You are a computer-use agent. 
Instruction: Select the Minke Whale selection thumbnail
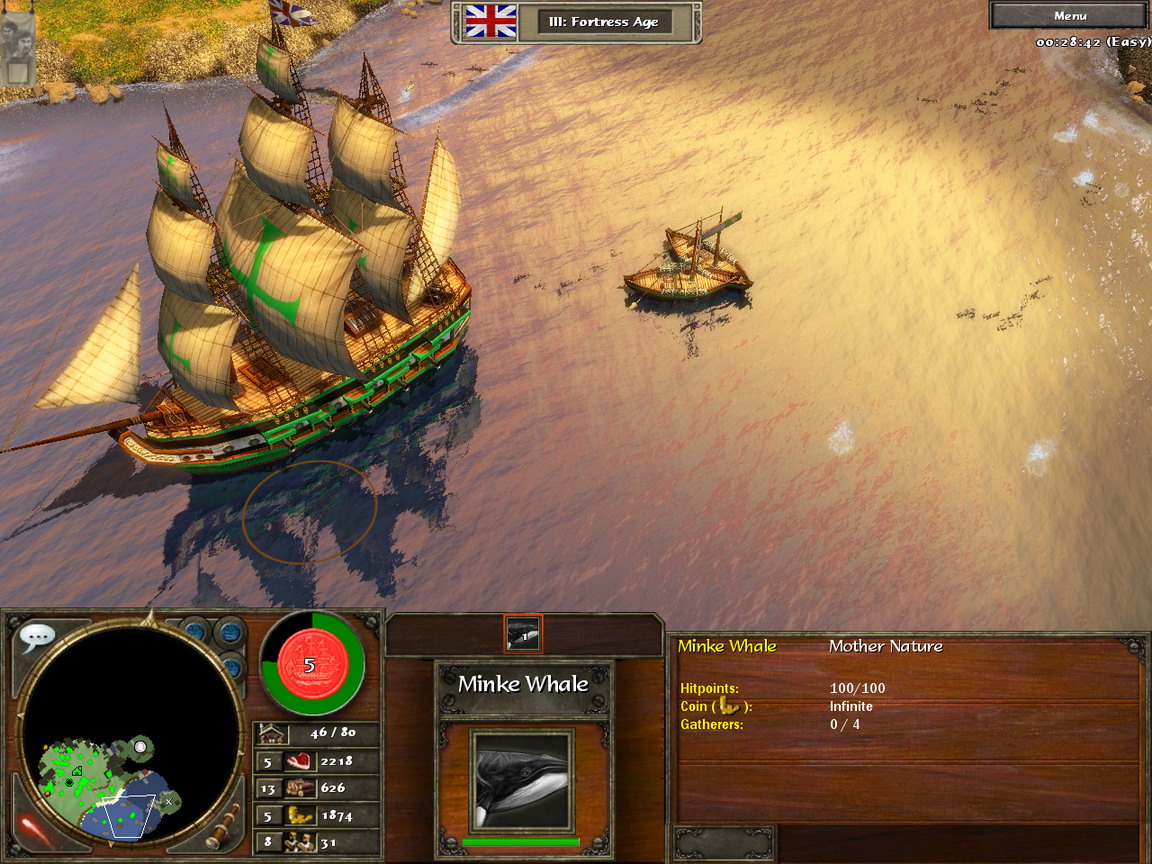tap(523, 633)
